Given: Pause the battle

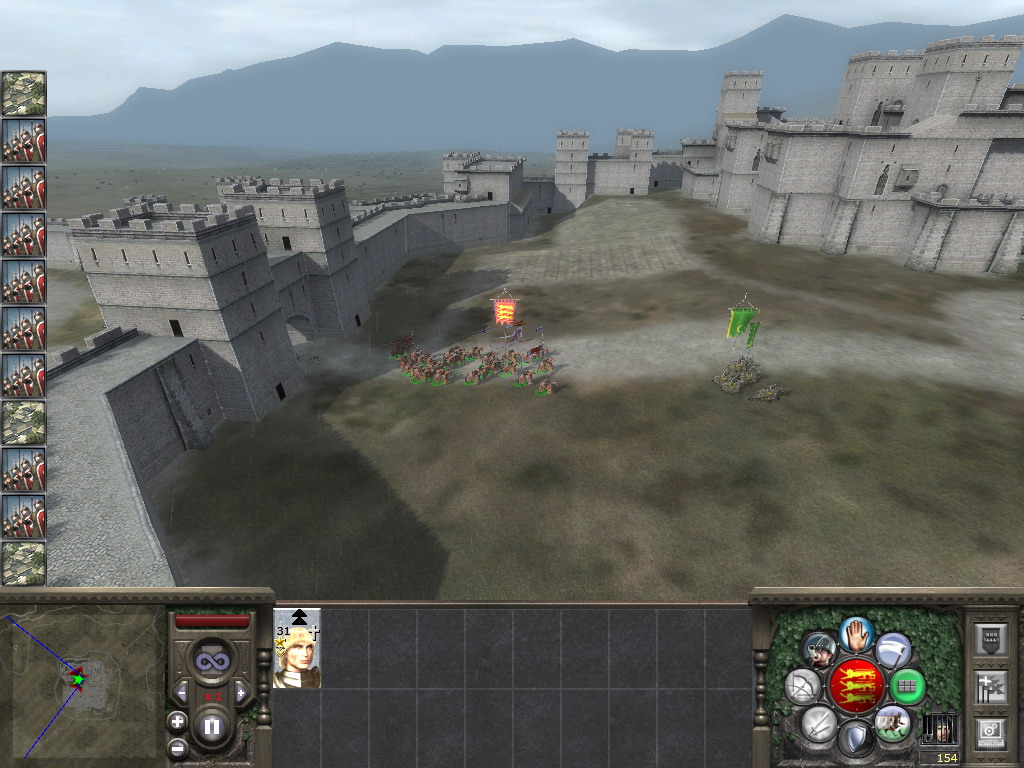Looking at the screenshot, I should point(211,727).
